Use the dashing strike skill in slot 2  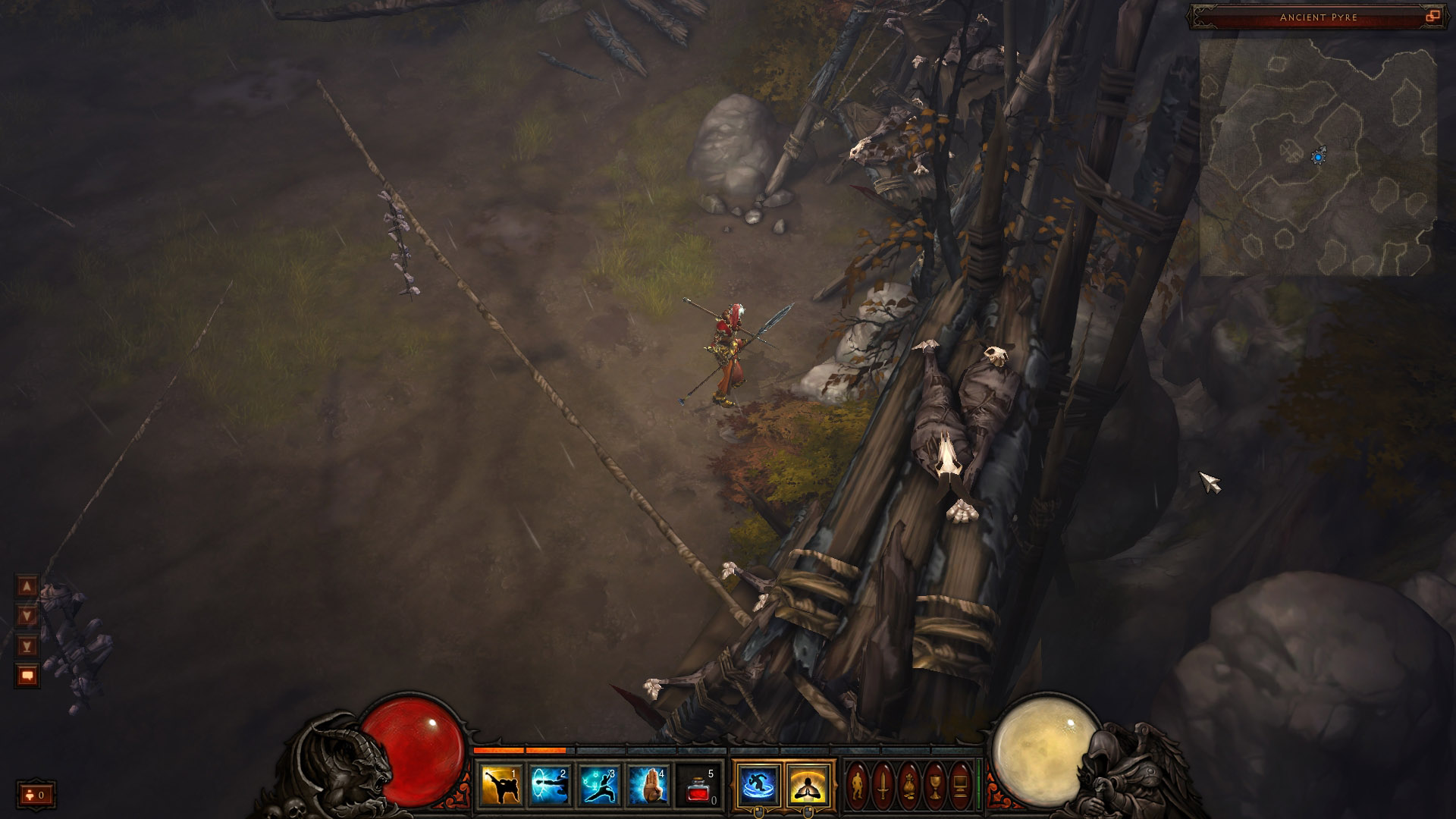click(550, 786)
